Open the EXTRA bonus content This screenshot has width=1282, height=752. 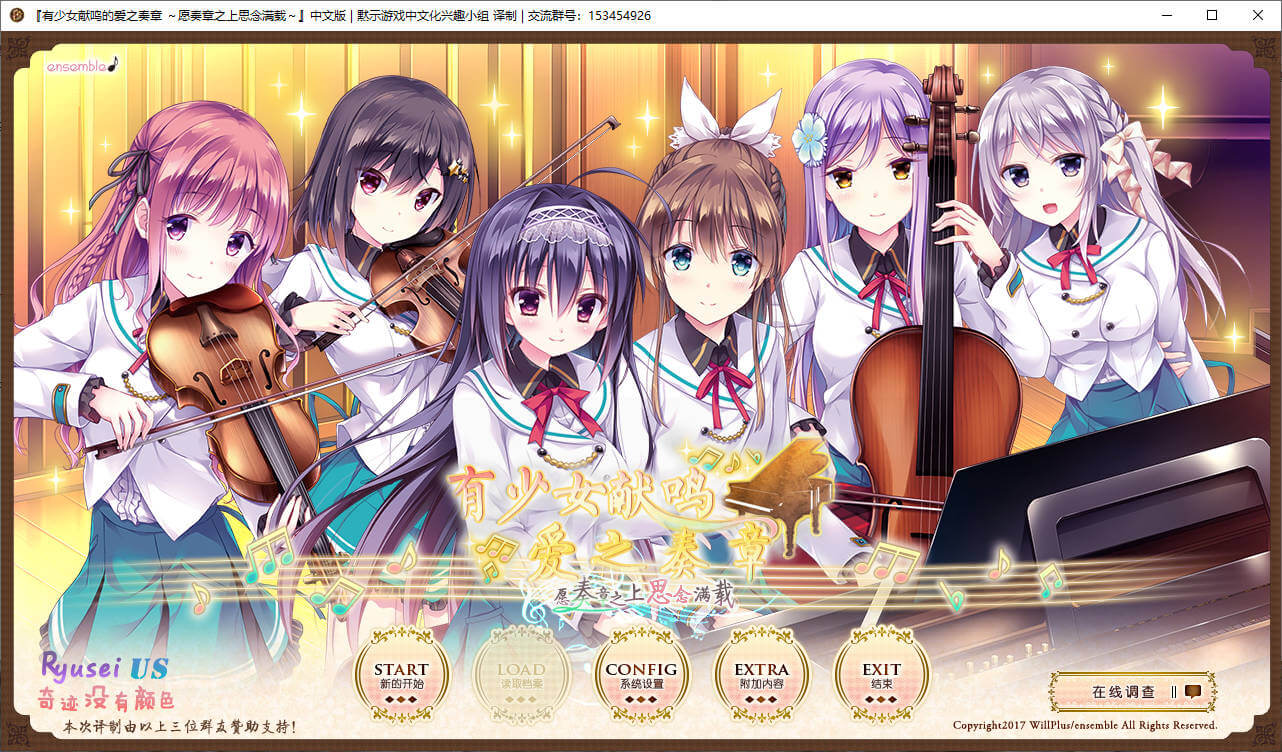pos(761,675)
